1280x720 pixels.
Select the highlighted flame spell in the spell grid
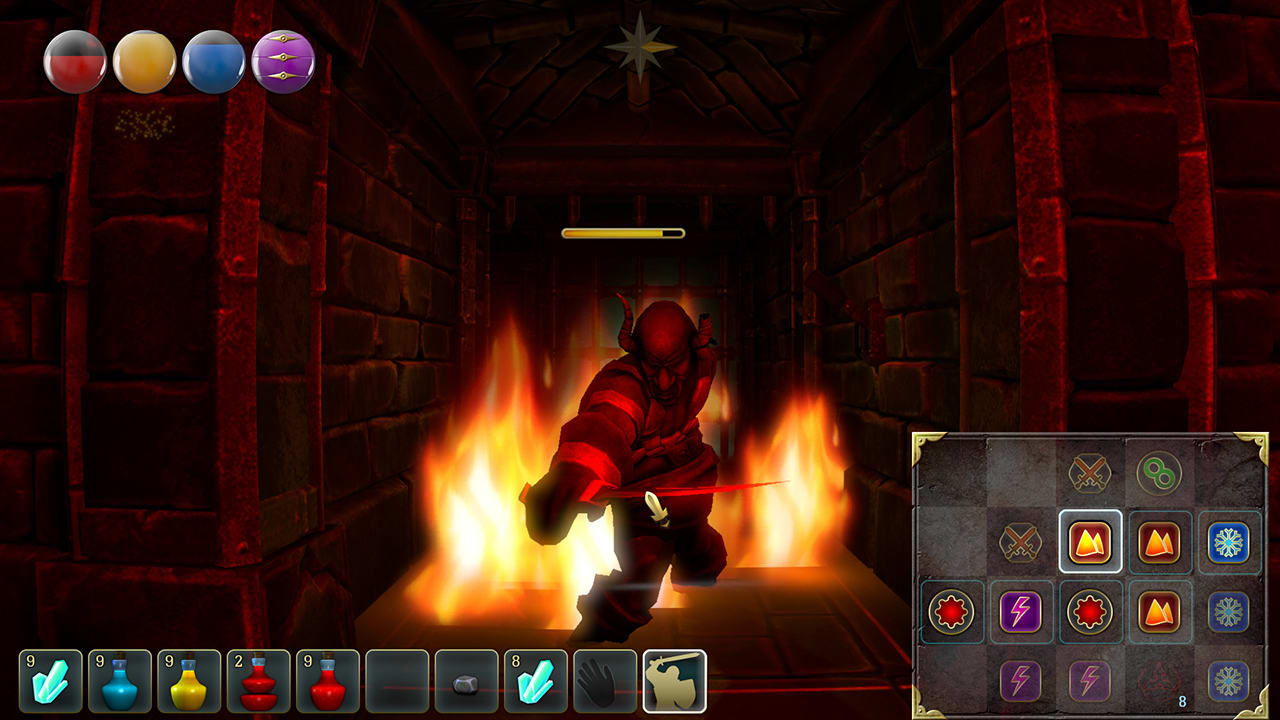click(1090, 543)
